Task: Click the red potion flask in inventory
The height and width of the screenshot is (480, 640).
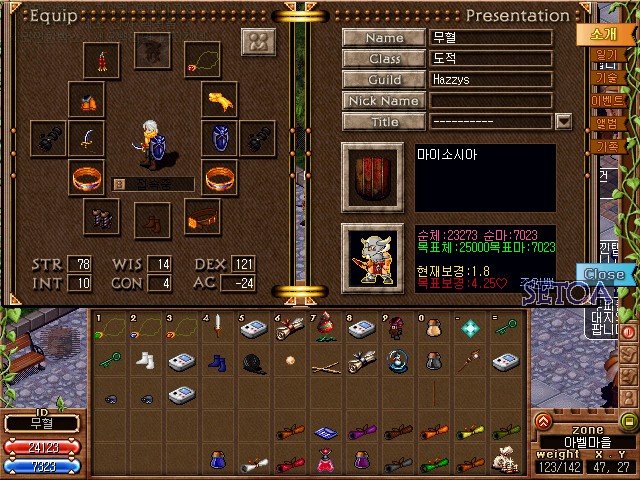Action: (x=325, y=460)
